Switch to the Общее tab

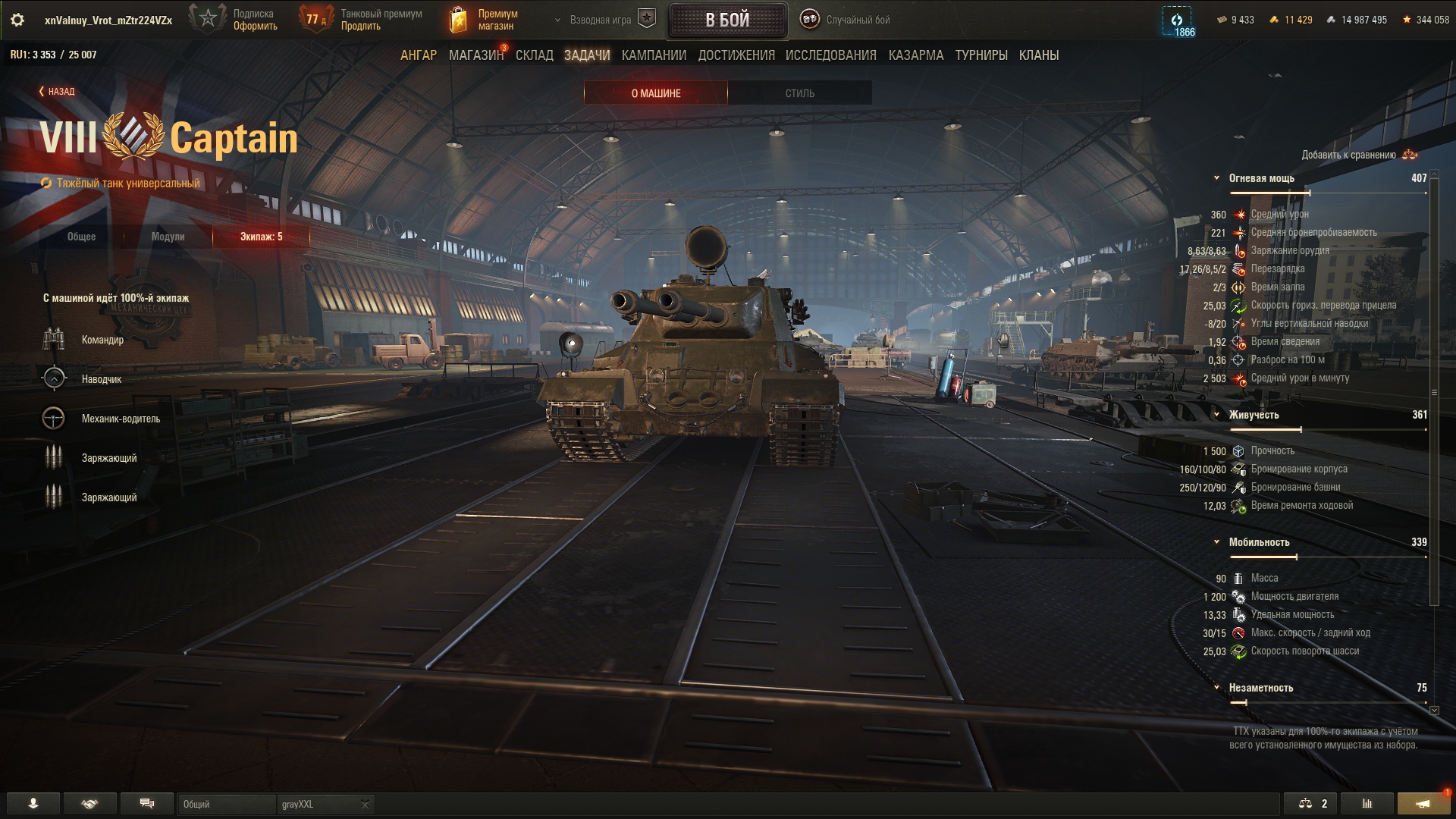click(81, 237)
